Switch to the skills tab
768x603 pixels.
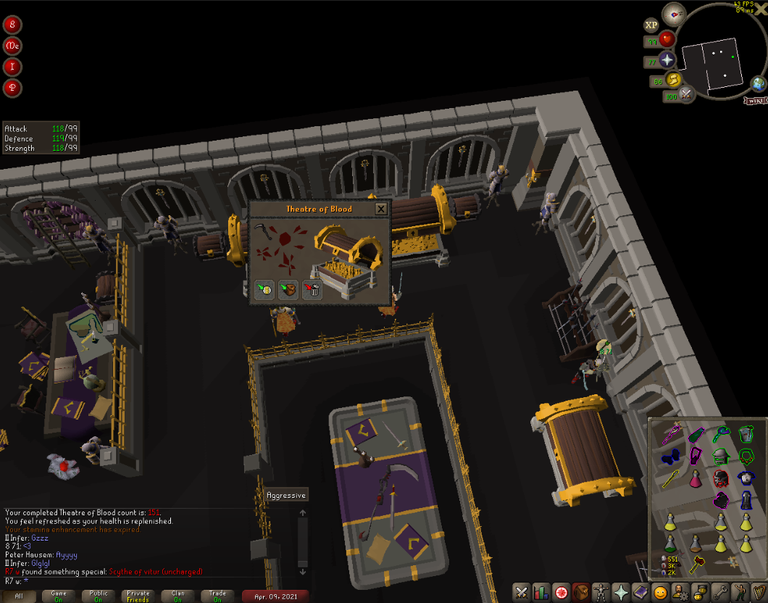coord(541,592)
